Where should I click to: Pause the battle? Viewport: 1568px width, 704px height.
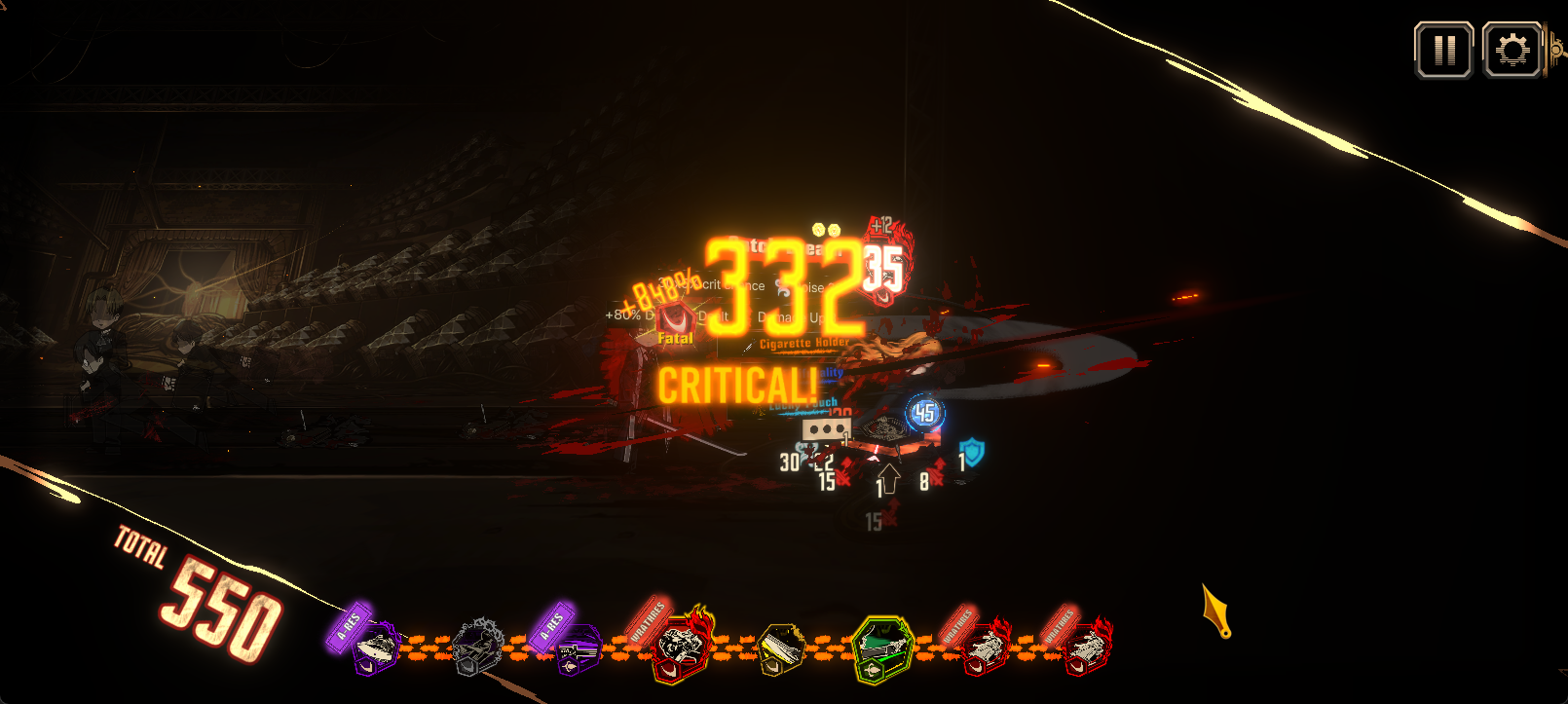point(1443,50)
